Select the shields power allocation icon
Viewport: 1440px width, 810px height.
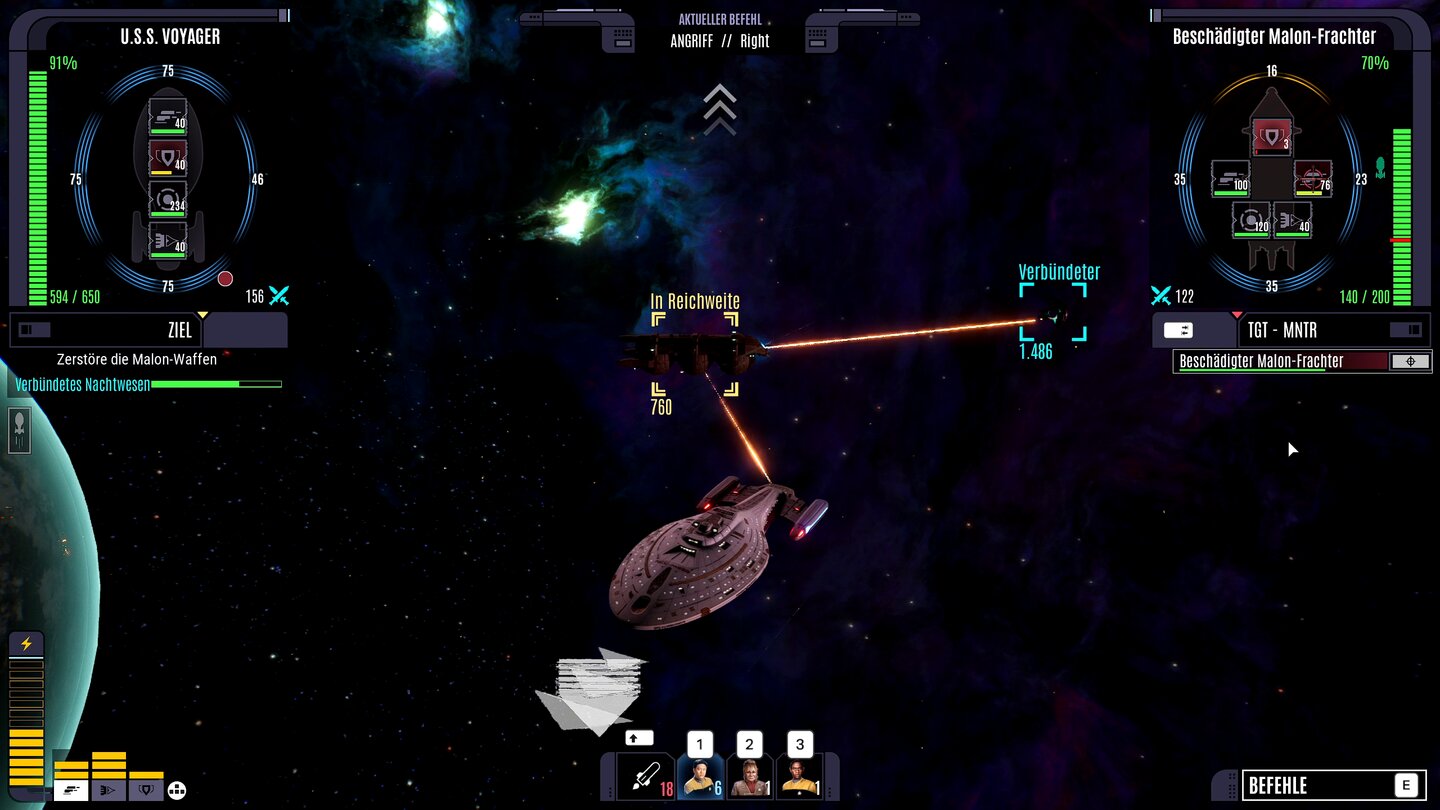145,789
